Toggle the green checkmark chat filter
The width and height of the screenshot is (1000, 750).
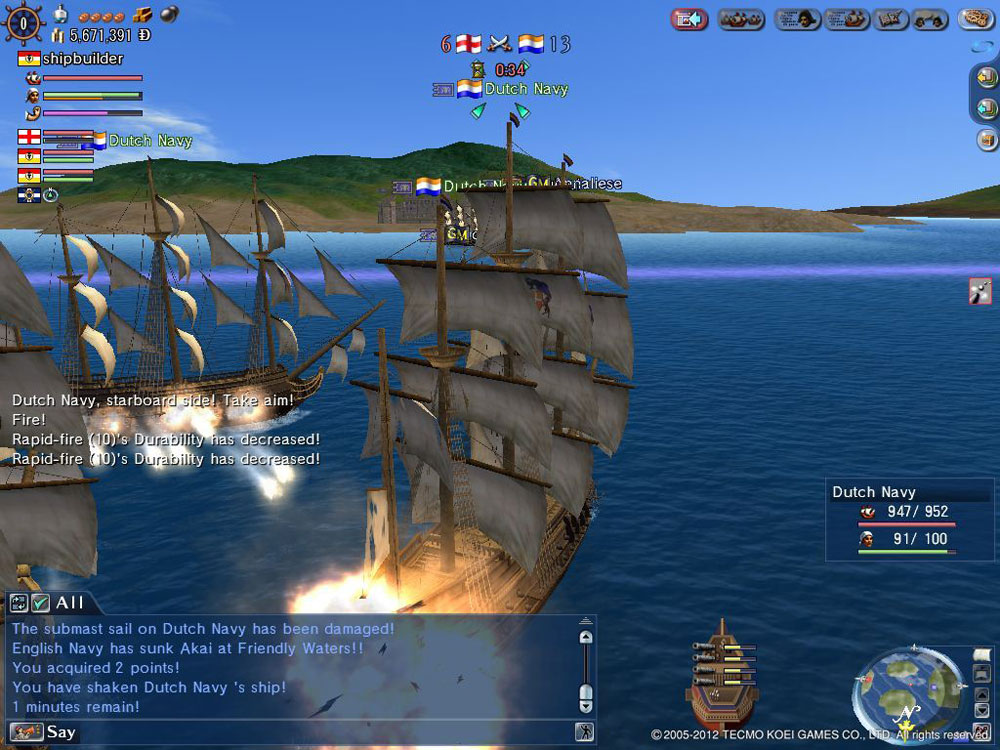click(x=40, y=603)
